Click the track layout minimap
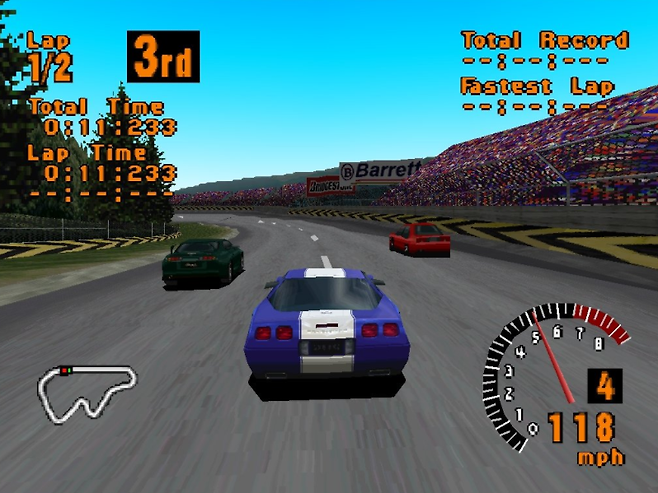Screen dimensions: 658x493 [86, 393]
